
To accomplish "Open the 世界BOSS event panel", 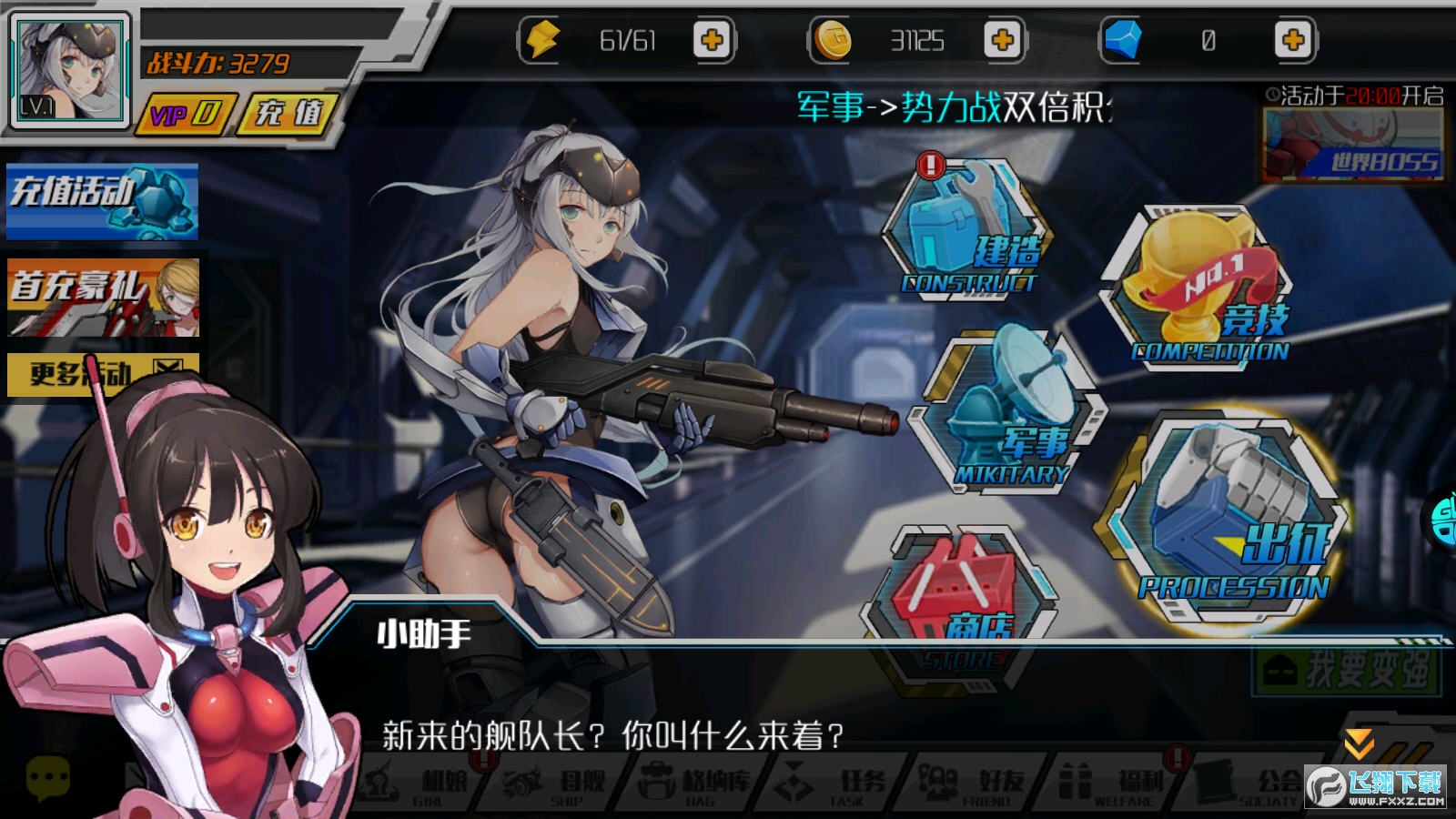I will tap(1353, 147).
